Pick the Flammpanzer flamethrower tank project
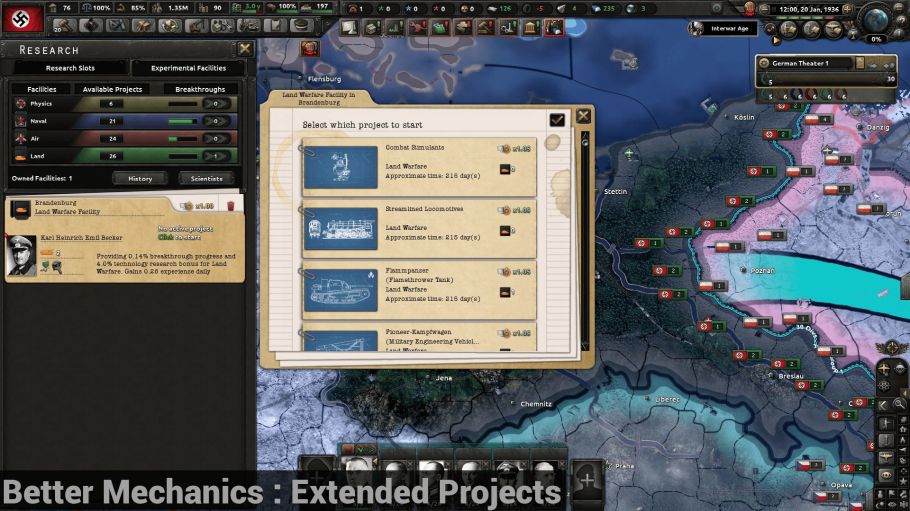Screen dimensions: 910x511 pyautogui.click(x=418, y=288)
